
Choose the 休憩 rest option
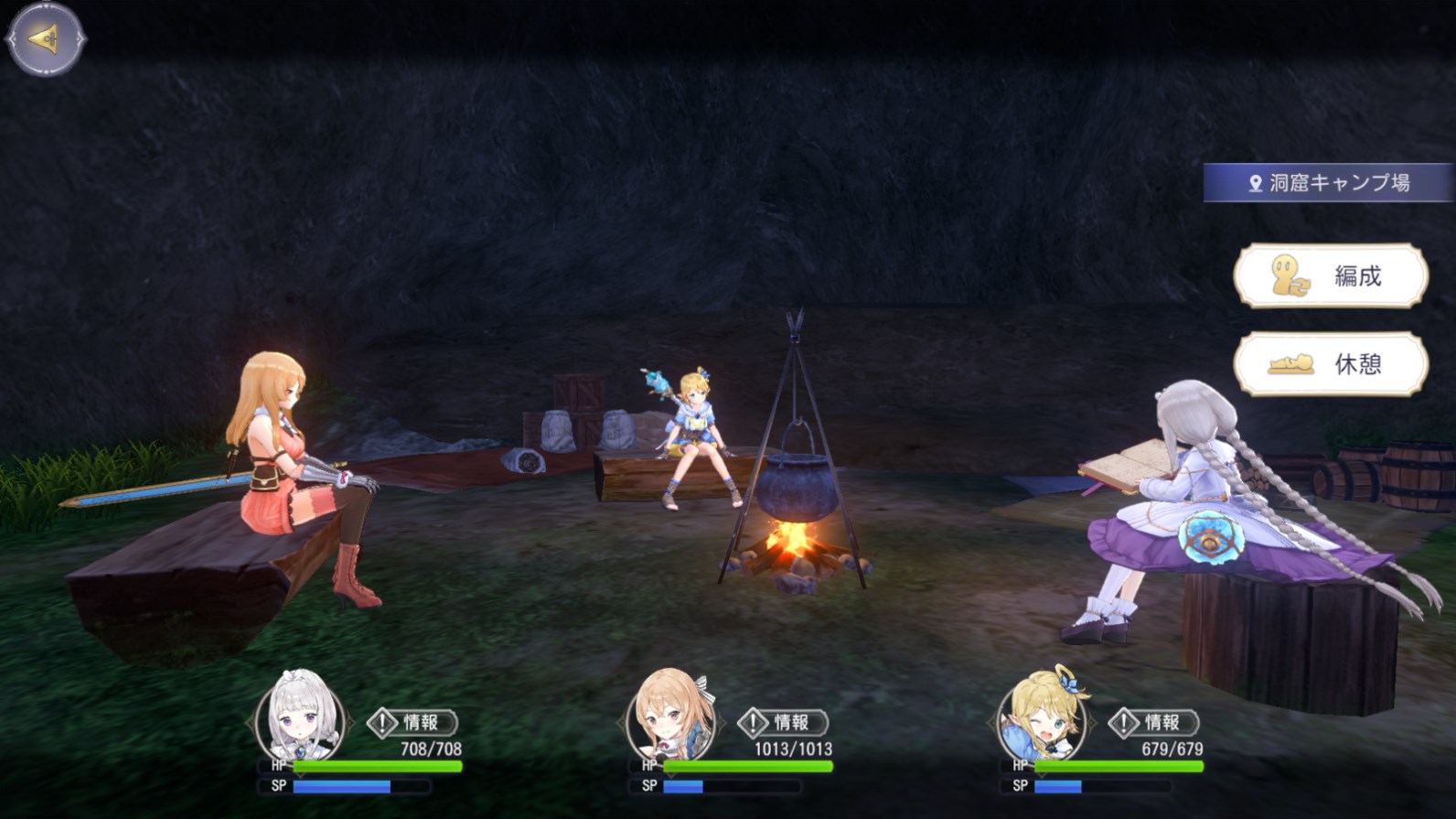click(x=1331, y=364)
